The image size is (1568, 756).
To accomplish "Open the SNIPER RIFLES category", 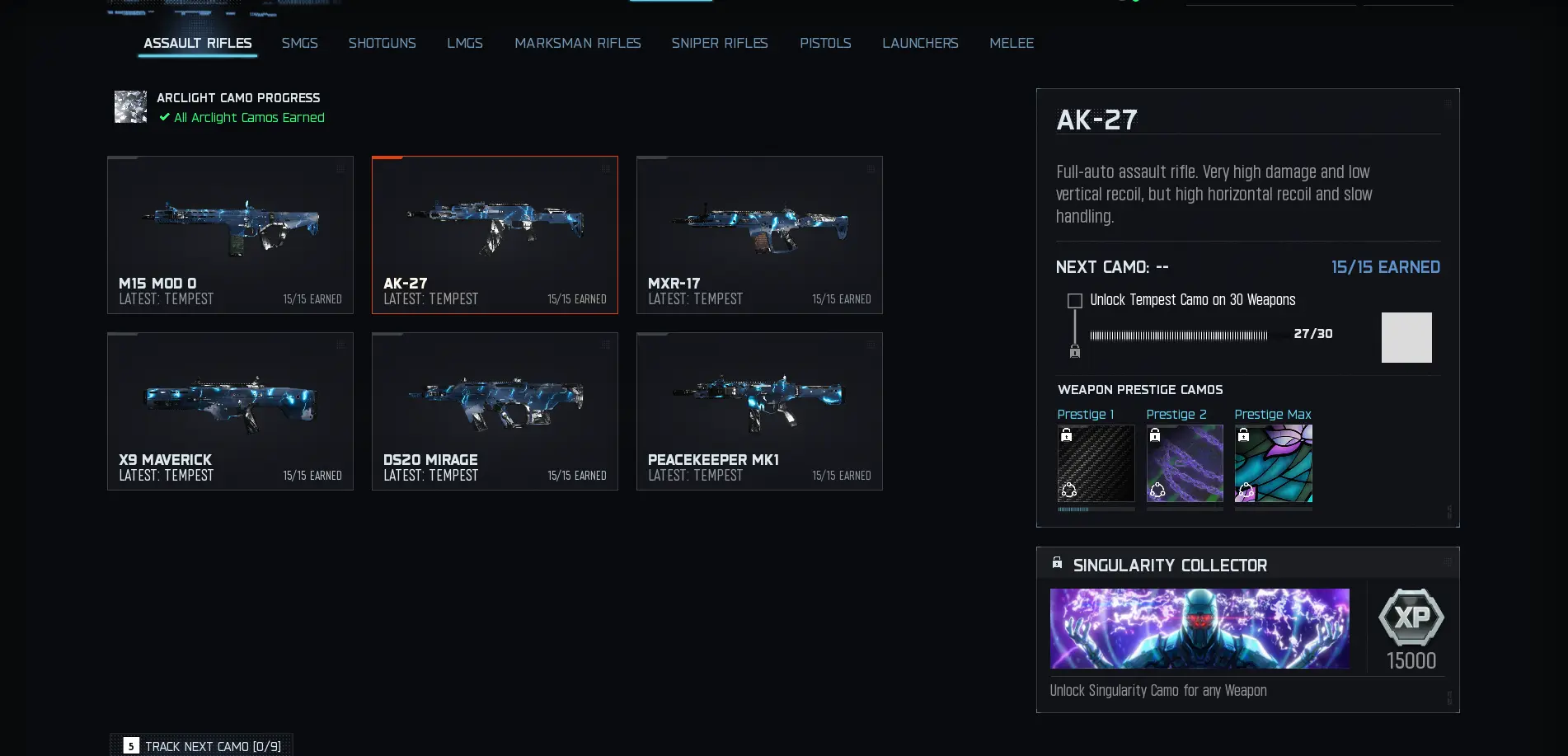I will pyautogui.click(x=719, y=43).
